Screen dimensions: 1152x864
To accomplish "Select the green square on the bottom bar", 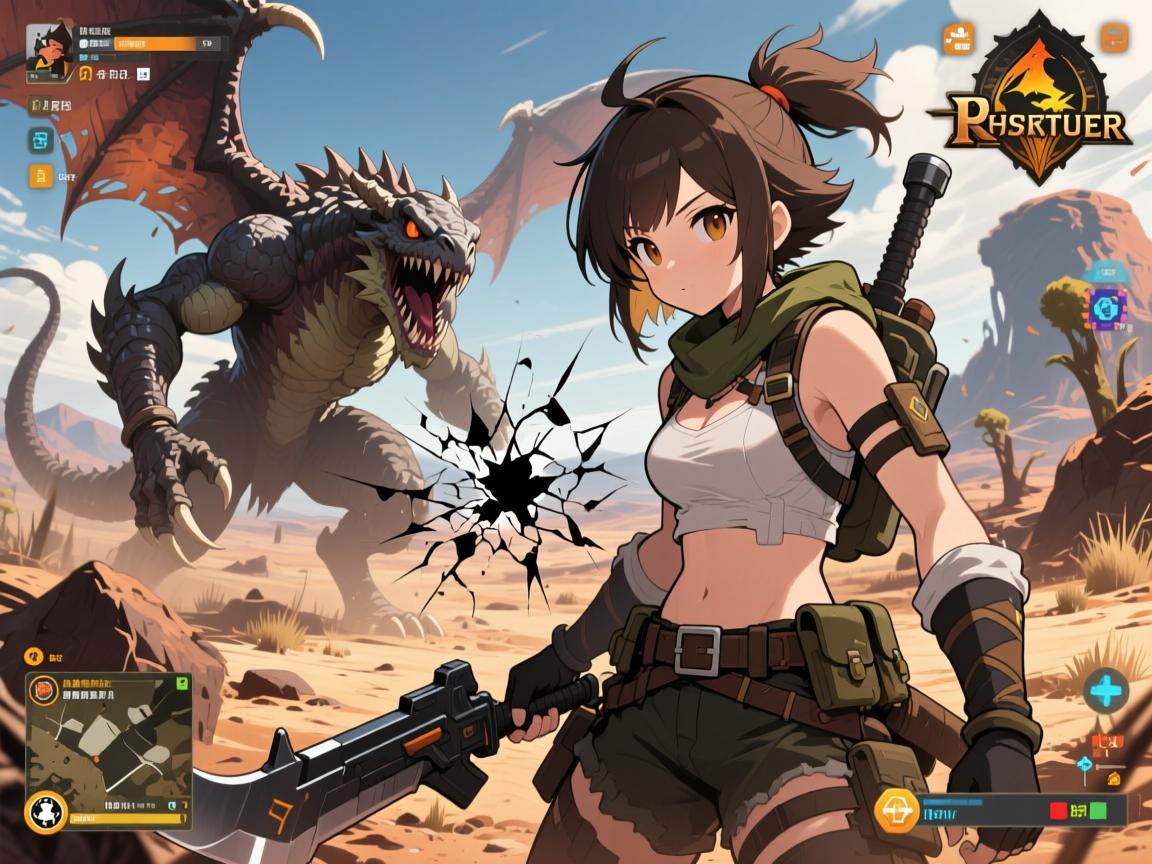I will click(x=1098, y=809).
